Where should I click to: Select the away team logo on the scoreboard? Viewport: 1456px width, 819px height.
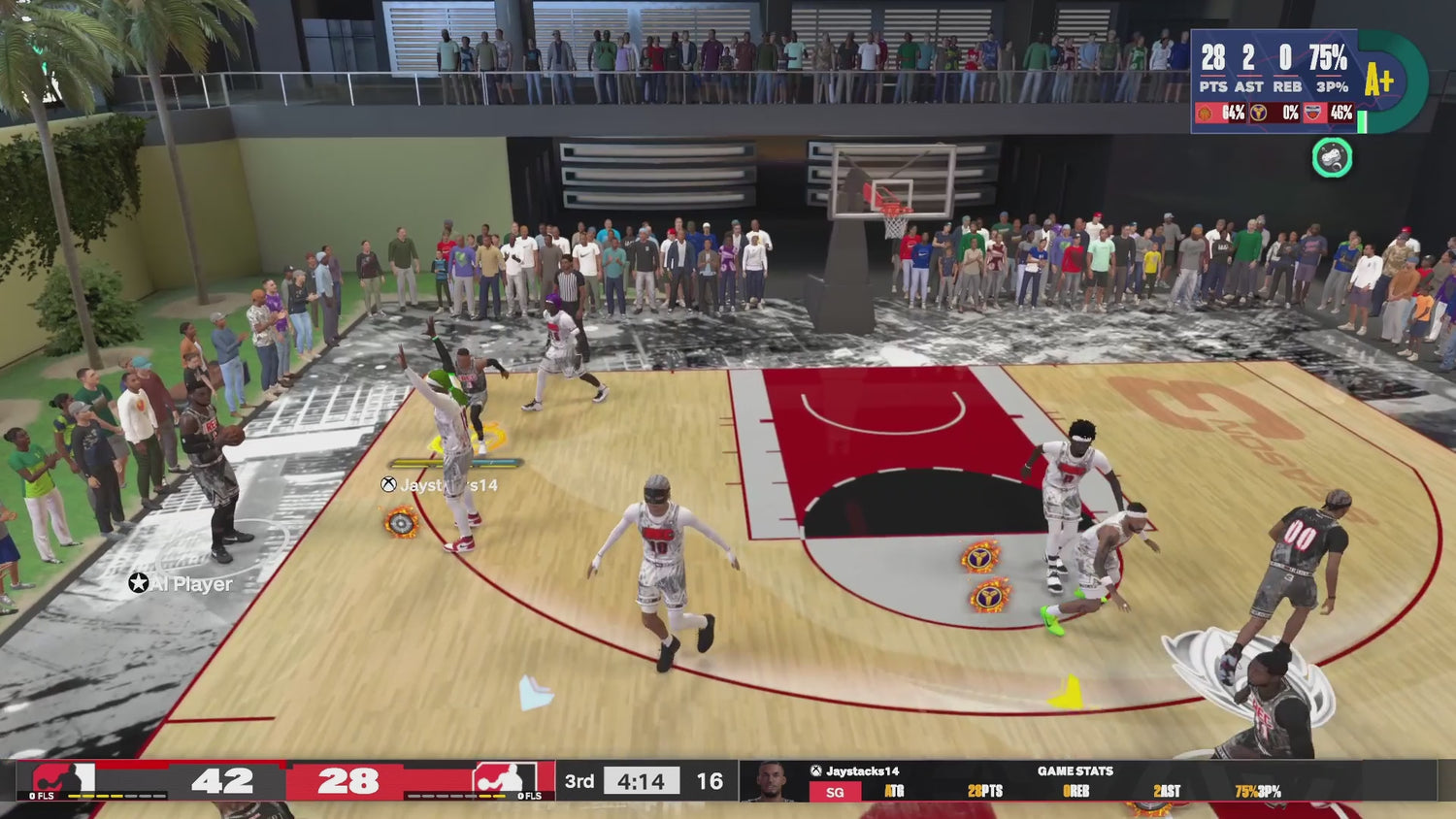coord(507,778)
